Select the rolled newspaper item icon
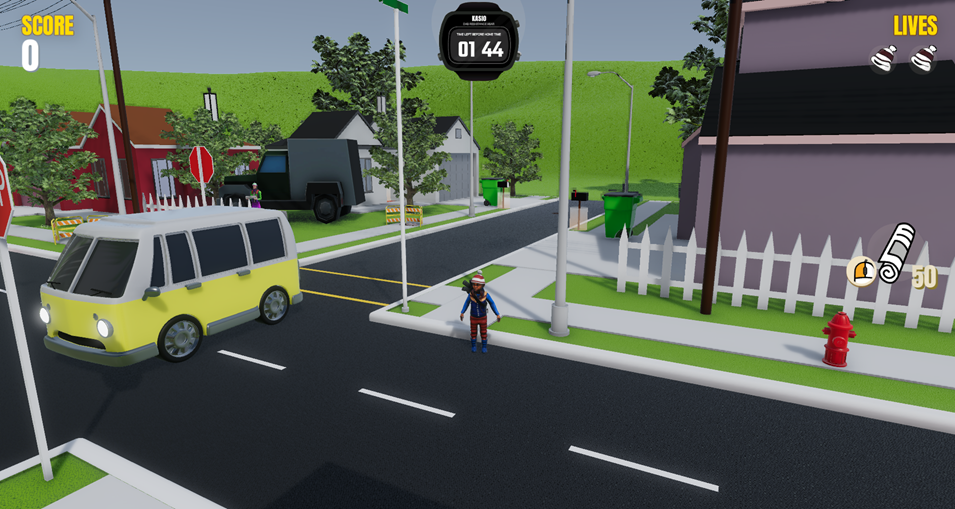This screenshot has height=509, width=955. click(x=896, y=252)
